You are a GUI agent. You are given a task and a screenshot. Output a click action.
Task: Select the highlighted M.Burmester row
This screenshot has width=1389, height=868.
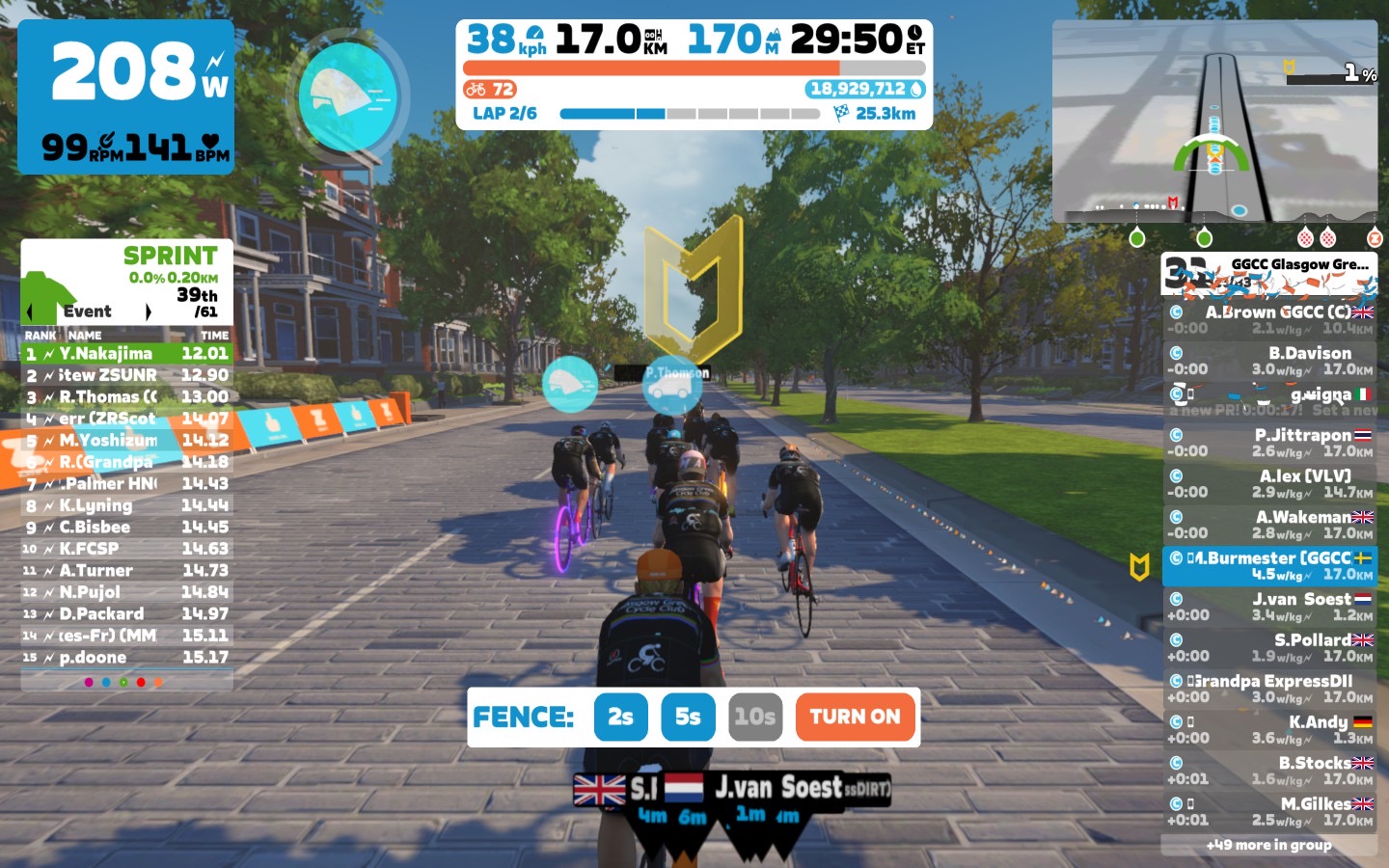click(x=1268, y=566)
